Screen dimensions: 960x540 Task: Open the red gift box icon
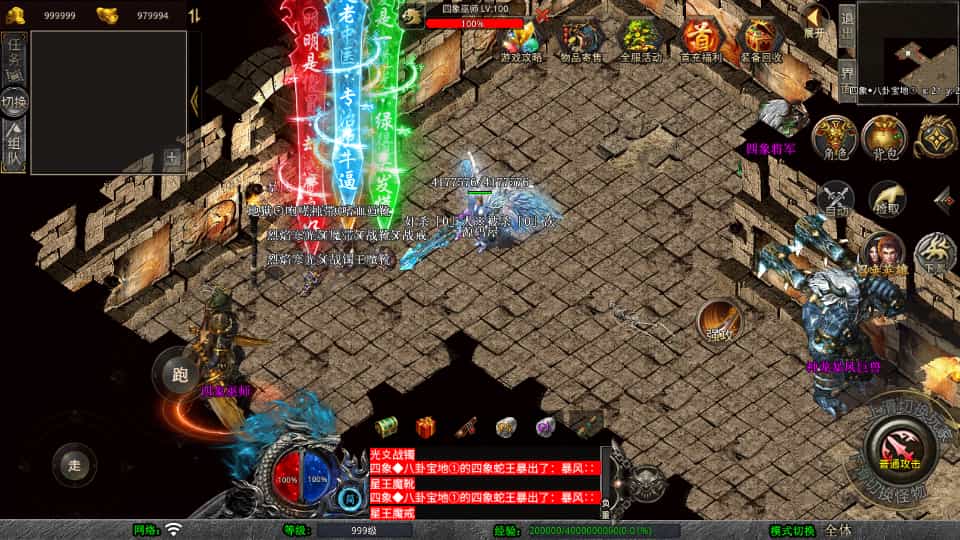[x=426, y=427]
